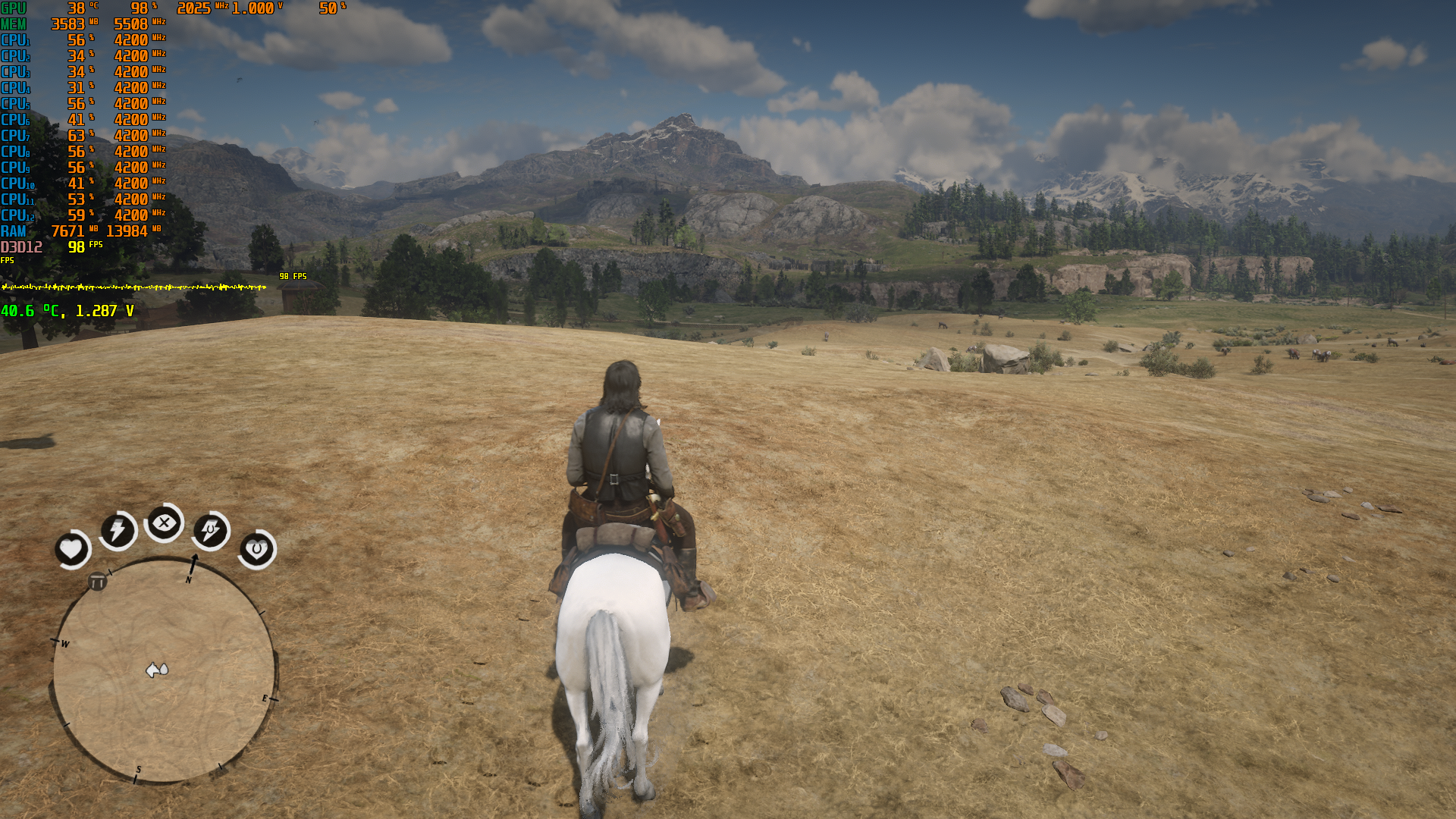The image size is (1456, 819).
Task: Activate the Dead Eye core icon
Action: pyautogui.click(x=164, y=522)
